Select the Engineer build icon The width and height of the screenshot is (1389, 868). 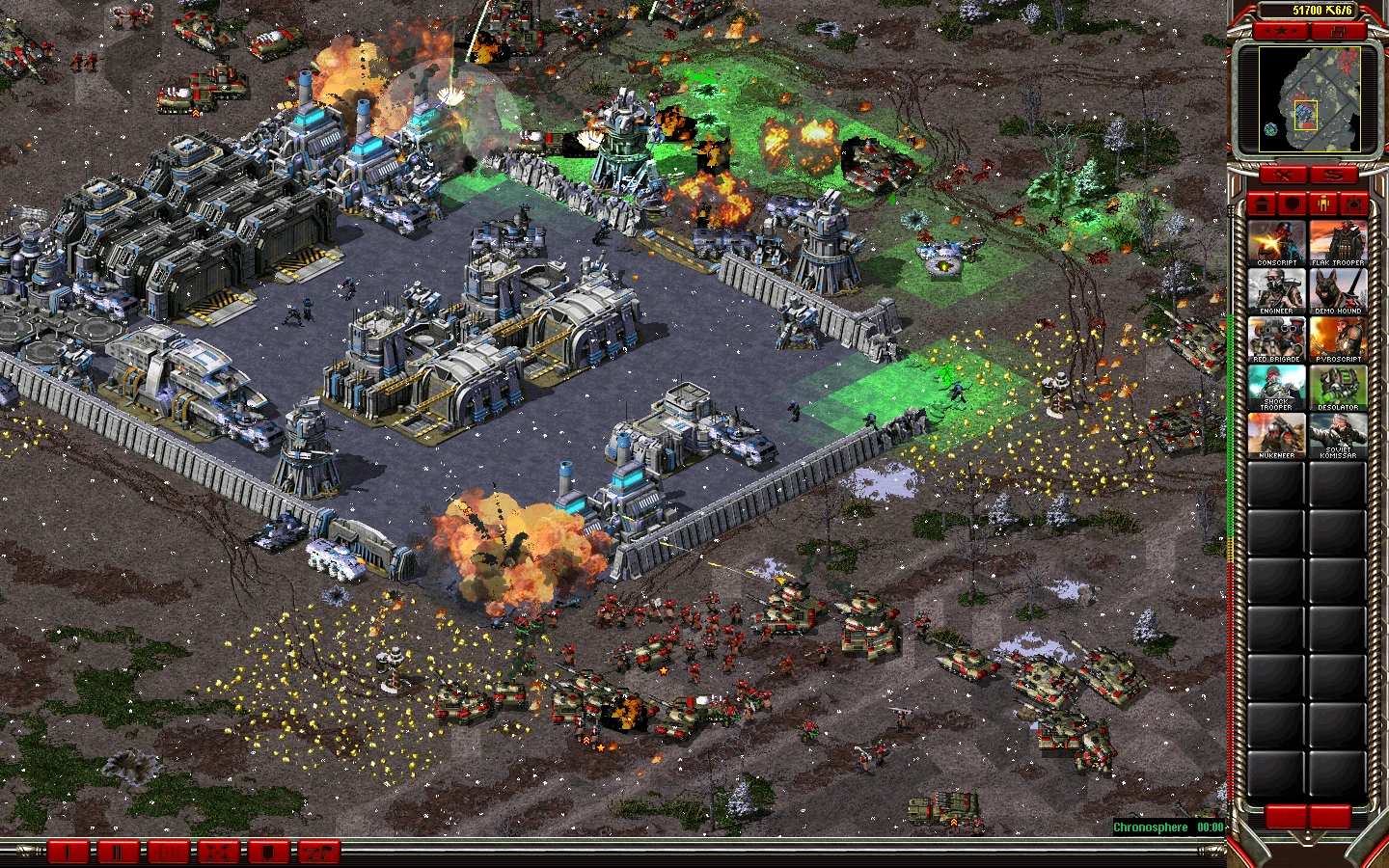coord(1276,291)
